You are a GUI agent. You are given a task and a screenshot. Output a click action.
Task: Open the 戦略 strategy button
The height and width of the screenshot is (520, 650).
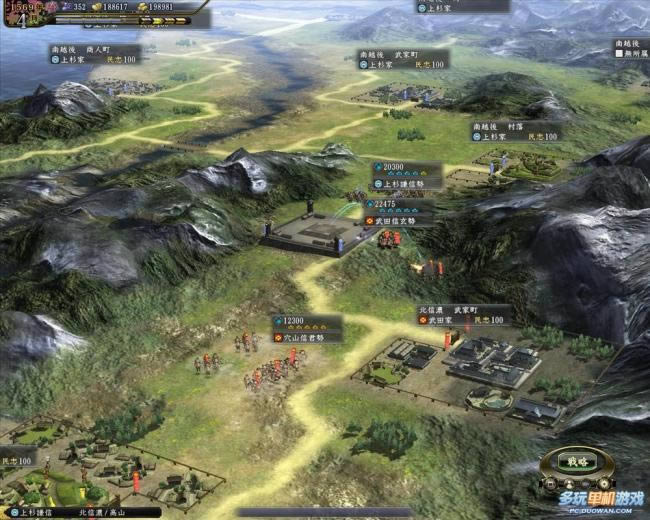coord(578,462)
